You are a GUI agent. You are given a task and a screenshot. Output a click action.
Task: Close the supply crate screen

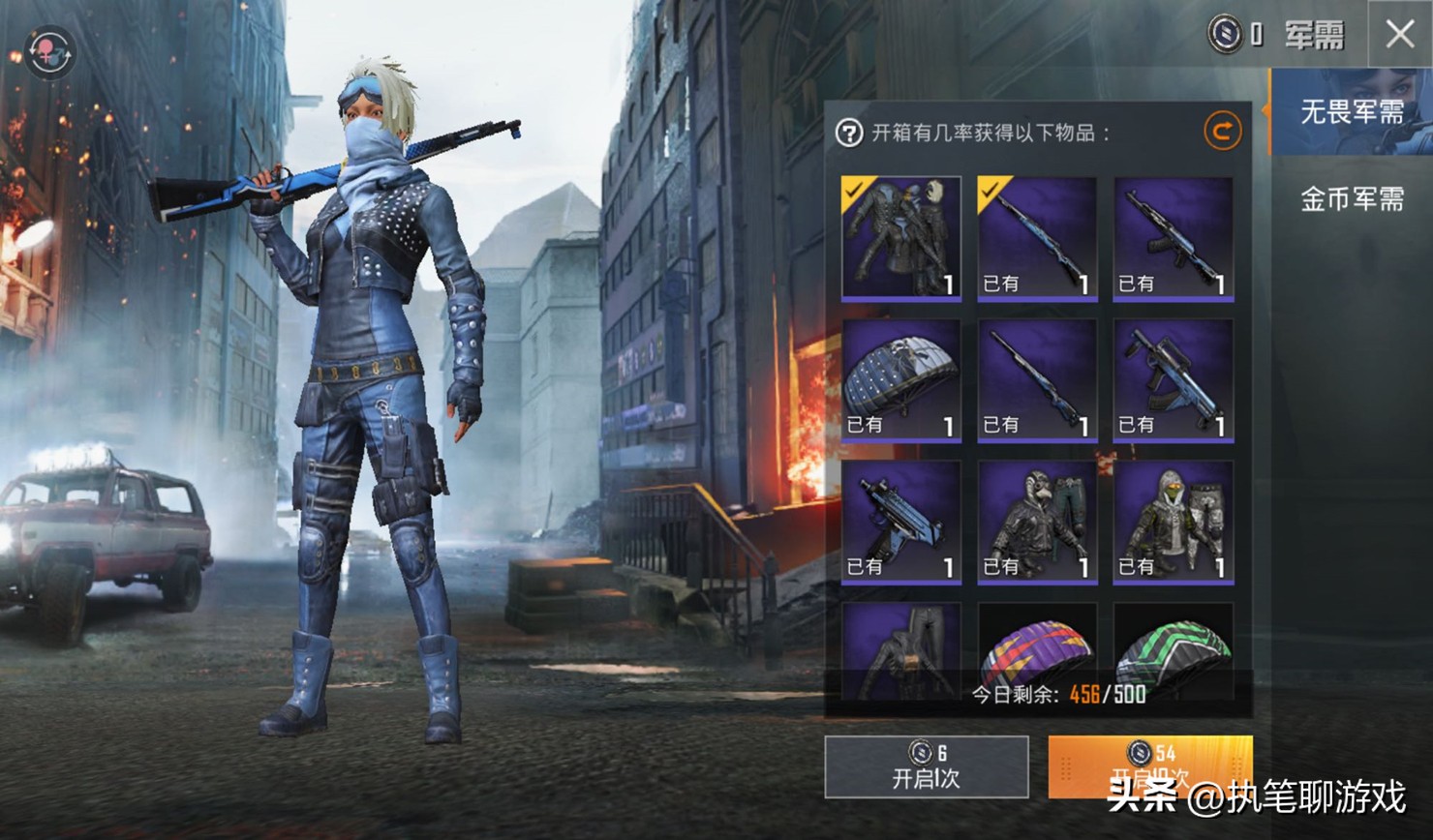point(1399,35)
